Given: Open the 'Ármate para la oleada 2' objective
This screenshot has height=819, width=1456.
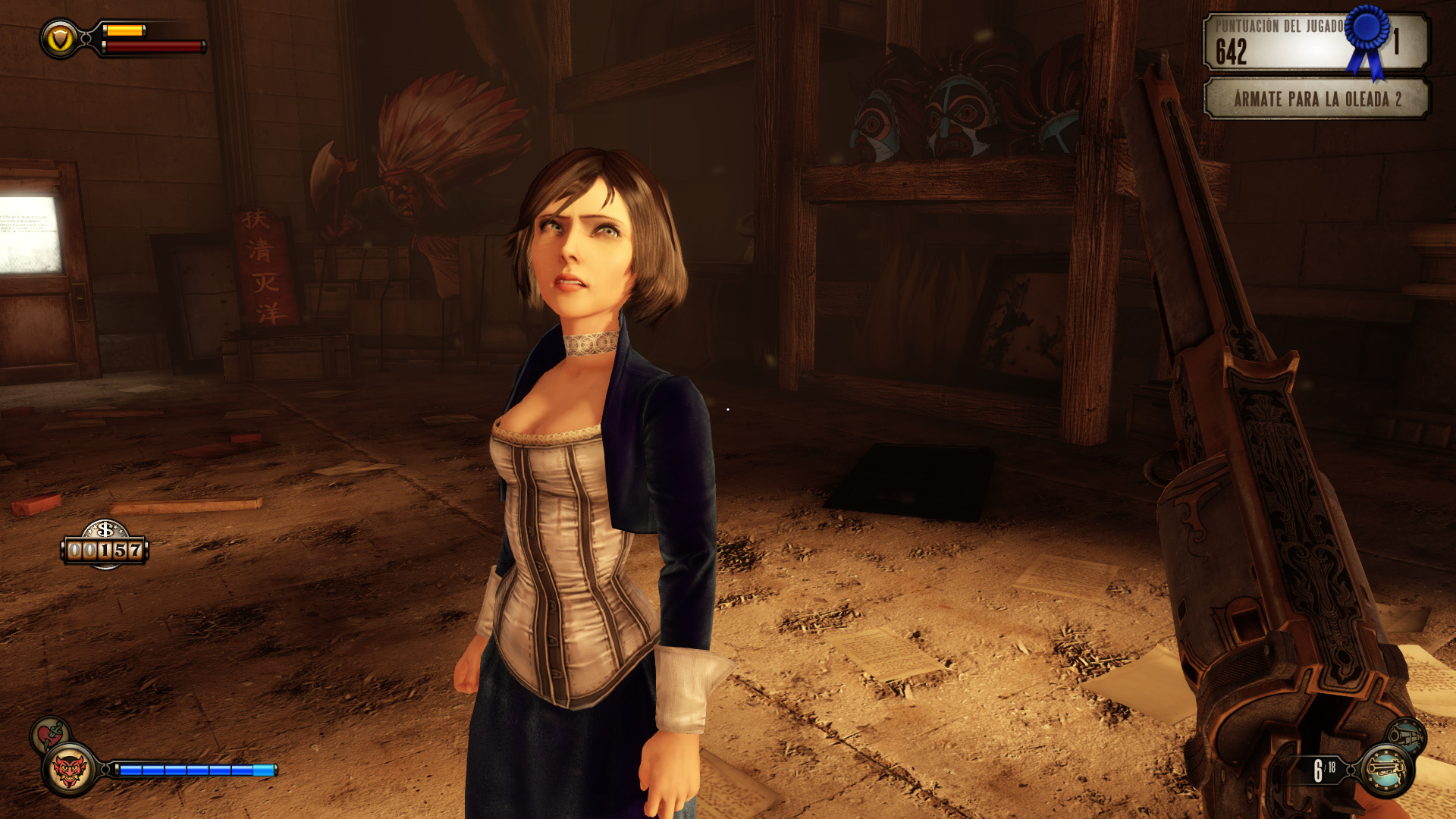Looking at the screenshot, I should coord(1316,99).
